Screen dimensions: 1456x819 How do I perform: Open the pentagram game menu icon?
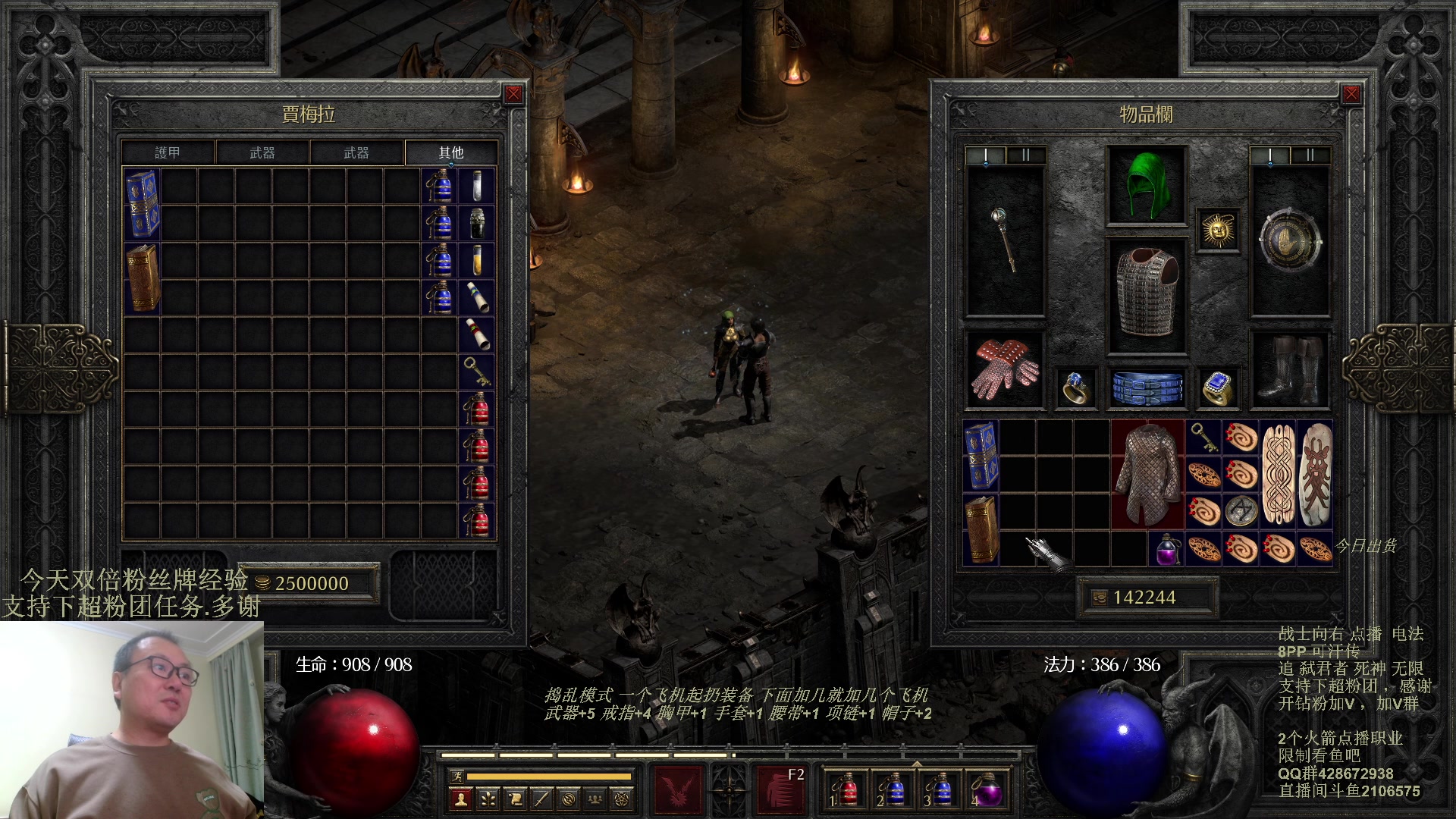pos(624,799)
